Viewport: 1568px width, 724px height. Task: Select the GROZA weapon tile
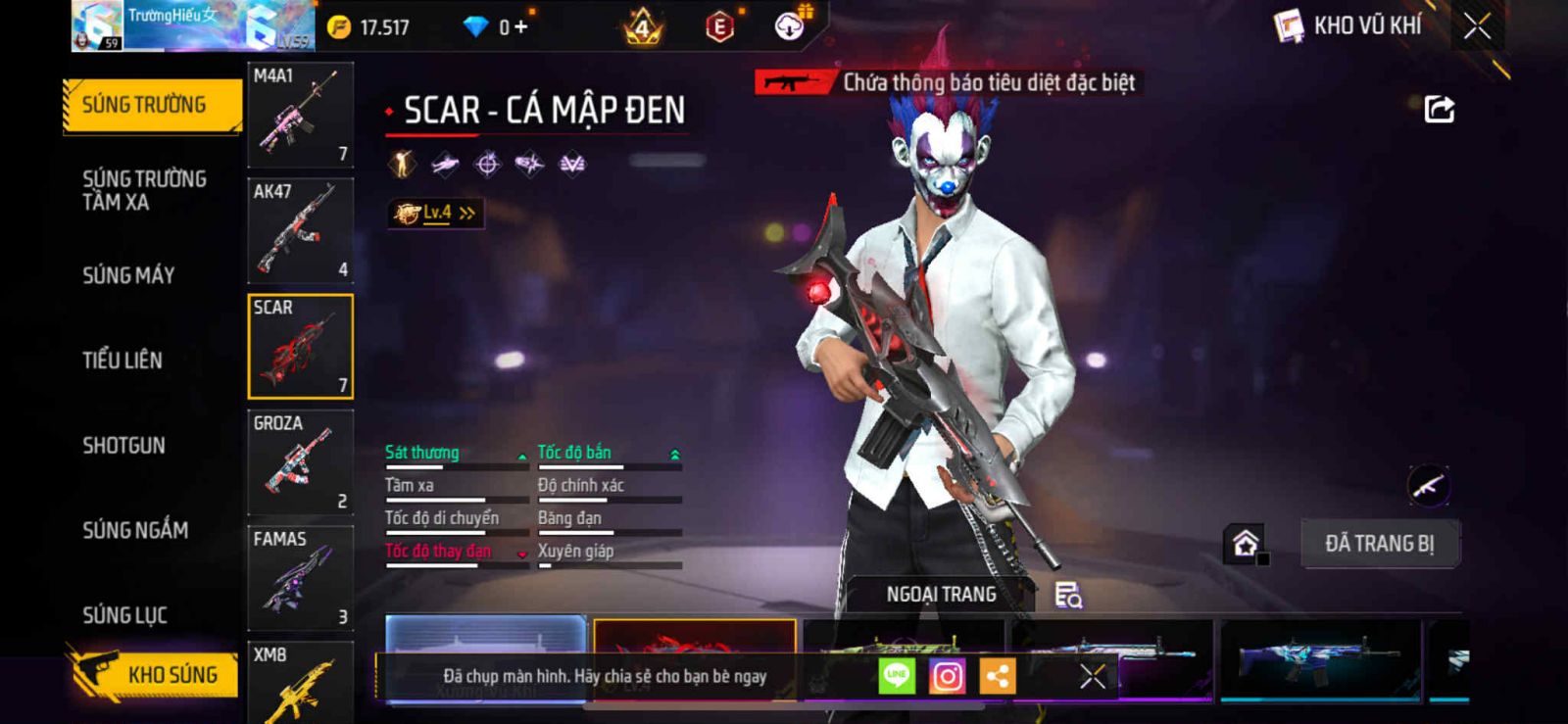tap(300, 462)
